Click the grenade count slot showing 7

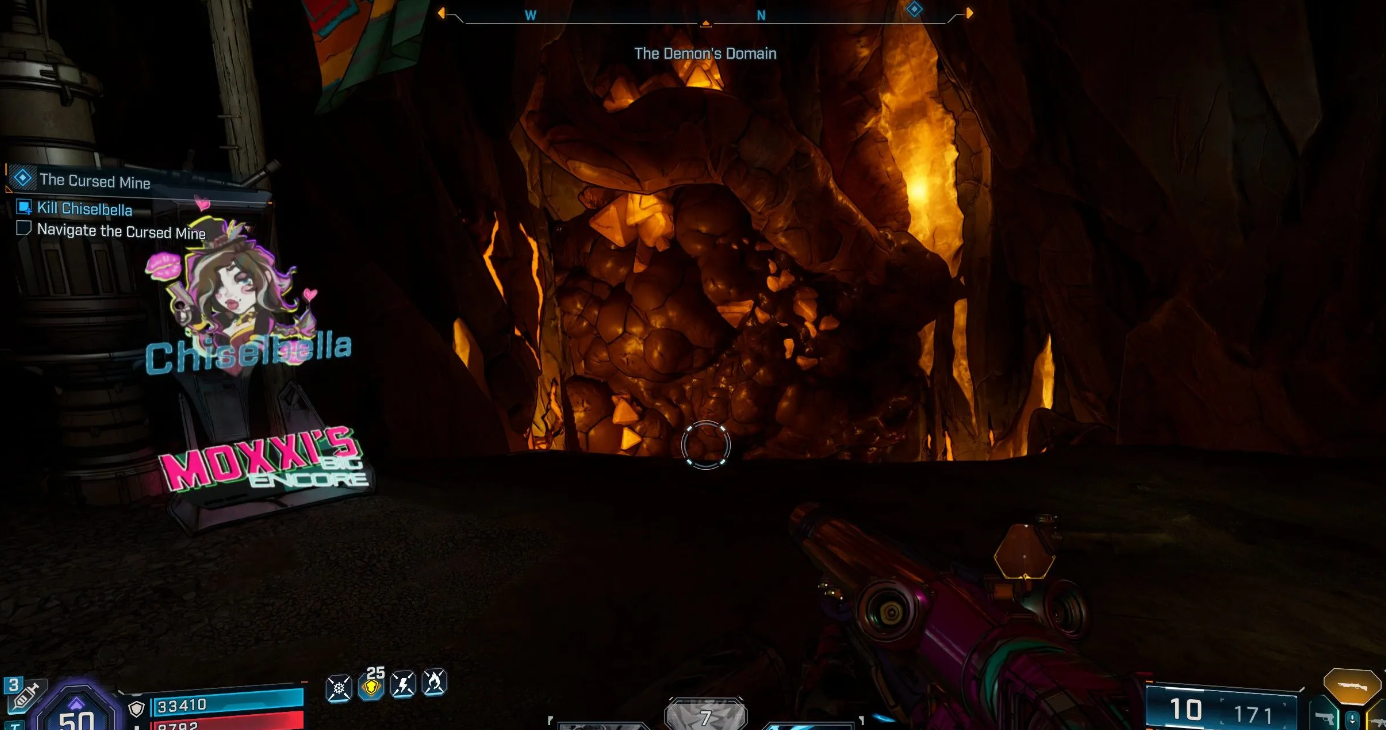point(705,716)
